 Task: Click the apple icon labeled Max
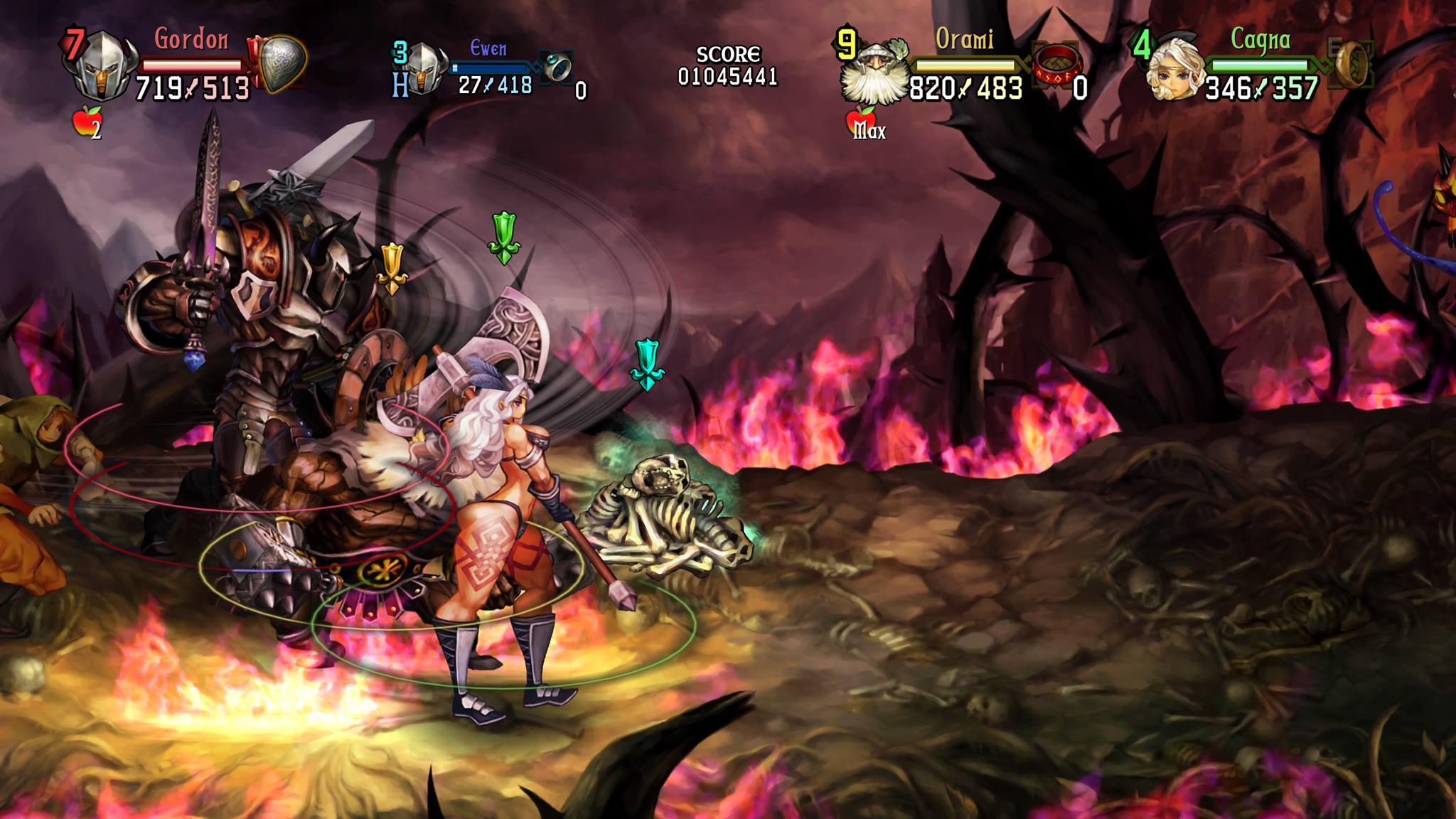862,122
